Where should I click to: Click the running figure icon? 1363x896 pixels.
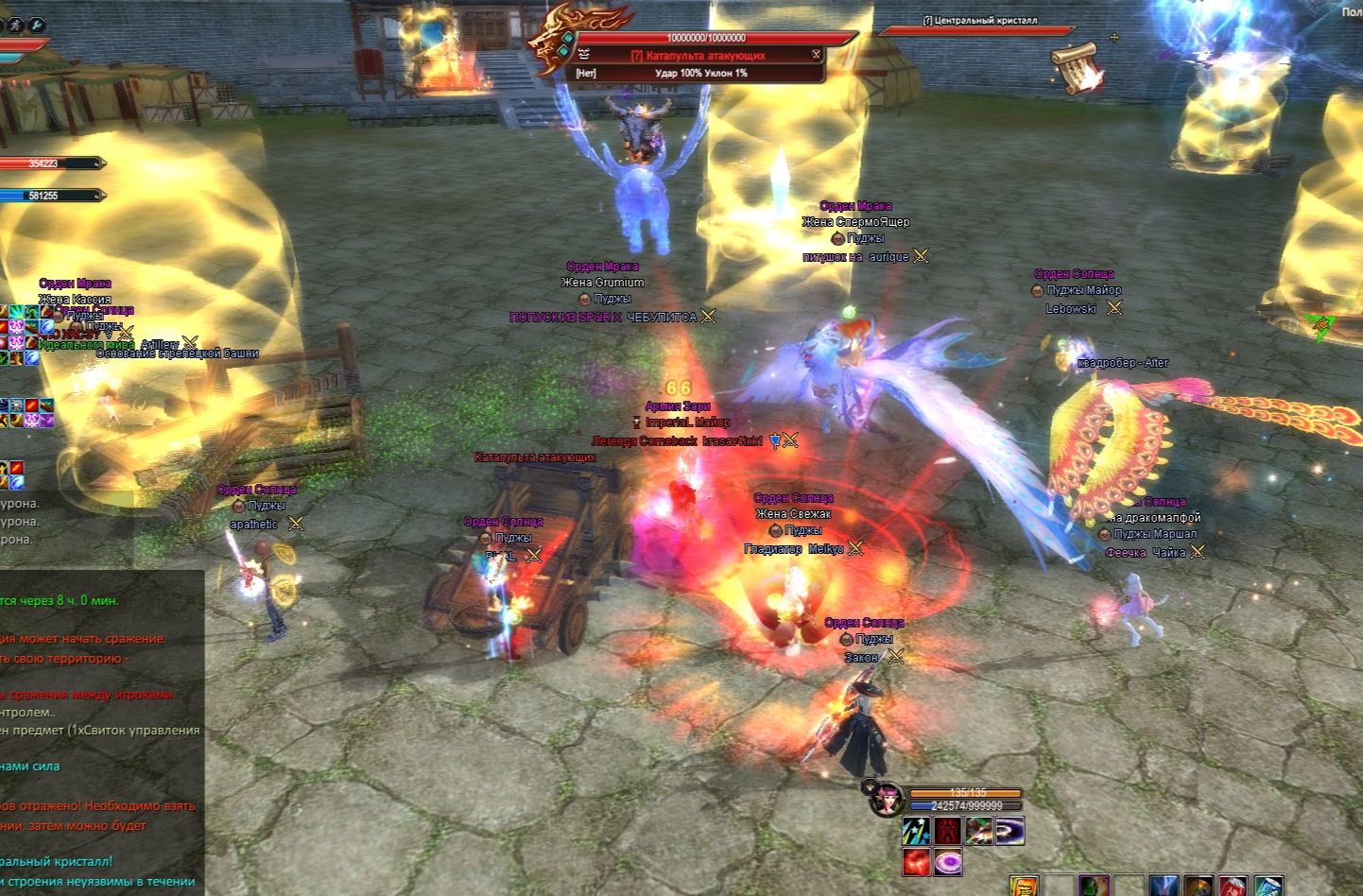16,25
